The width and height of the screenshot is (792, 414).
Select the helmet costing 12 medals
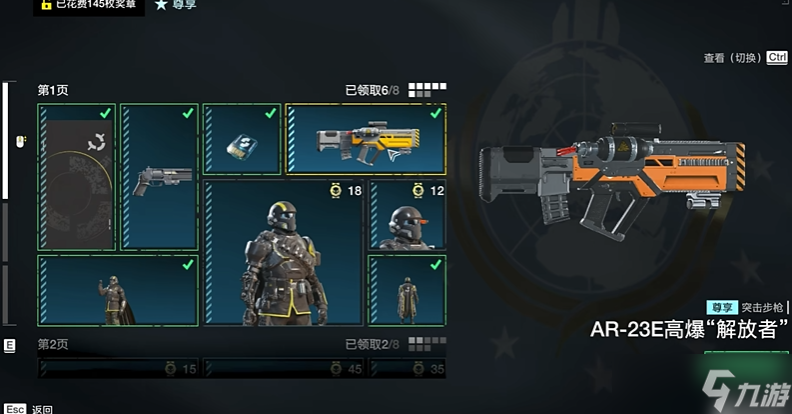point(407,215)
